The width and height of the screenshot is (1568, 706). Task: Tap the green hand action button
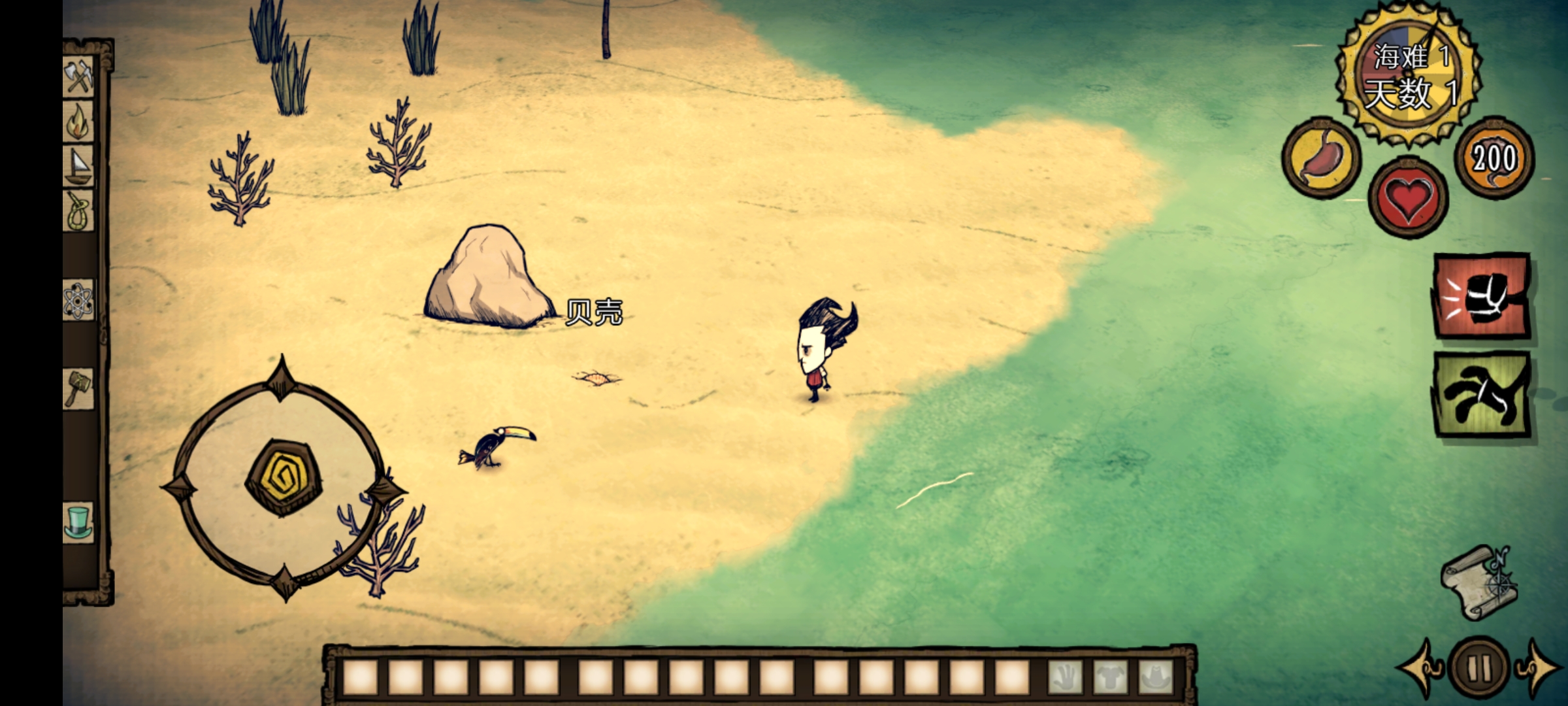tap(1481, 394)
